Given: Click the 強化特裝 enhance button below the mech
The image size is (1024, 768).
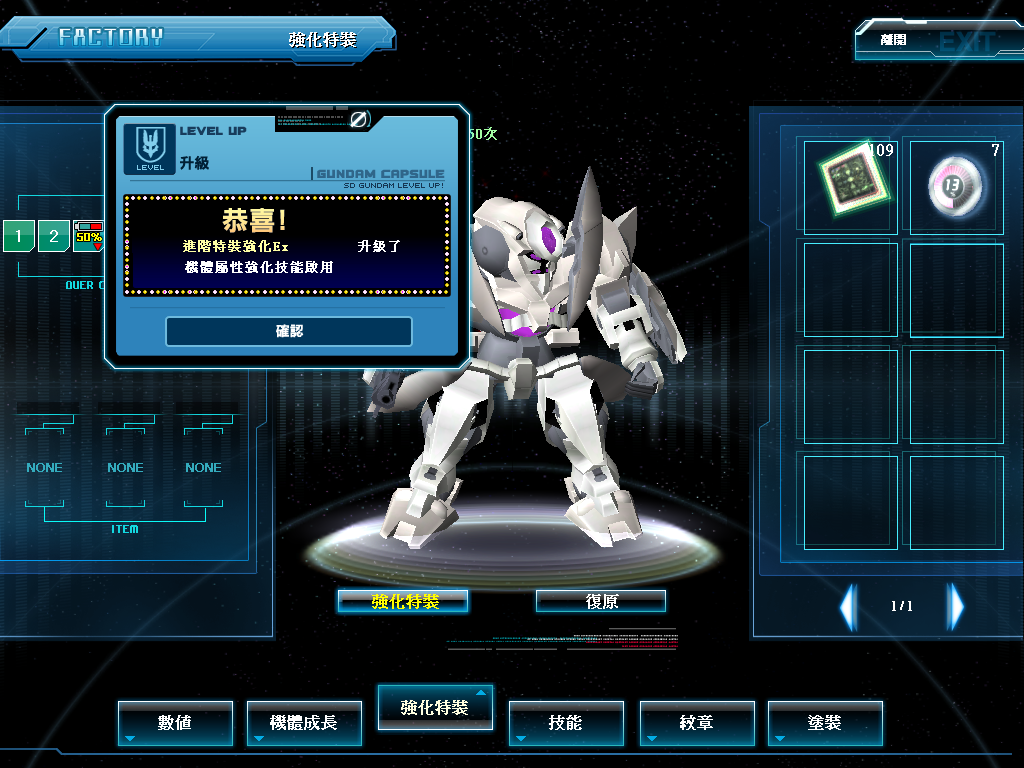Looking at the screenshot, I should [x=403, y=601].
